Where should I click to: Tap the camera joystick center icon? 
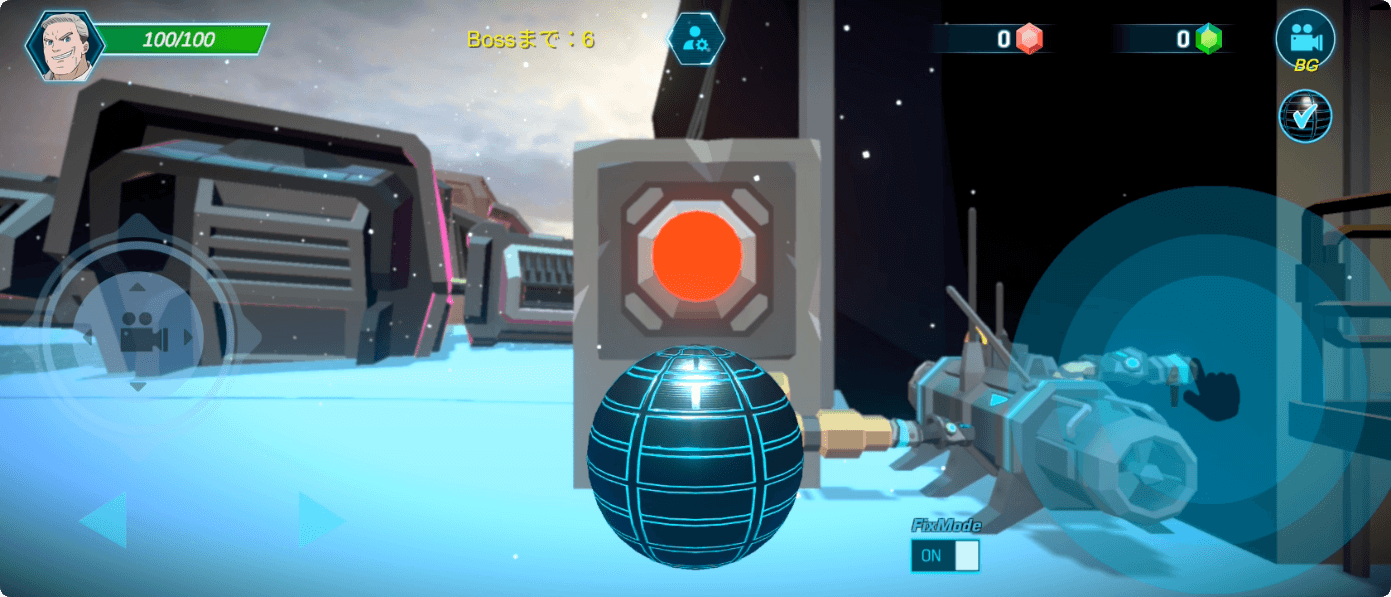tap(138, 333)
